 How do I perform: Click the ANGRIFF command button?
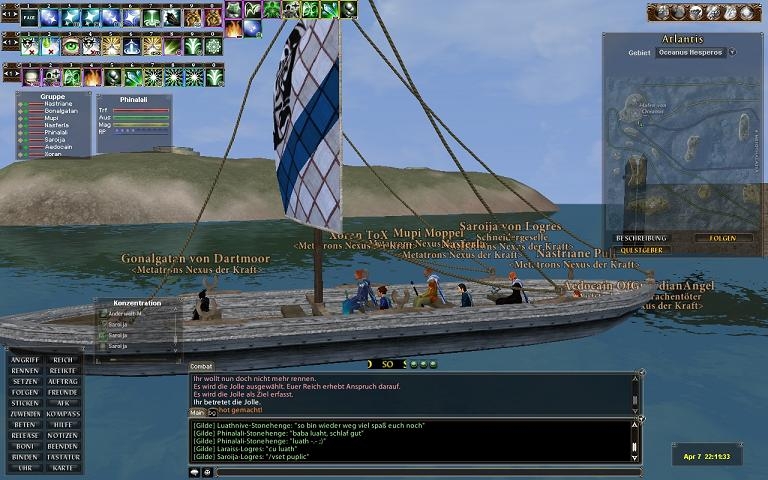pyautogui.click(x=26, y=360)
